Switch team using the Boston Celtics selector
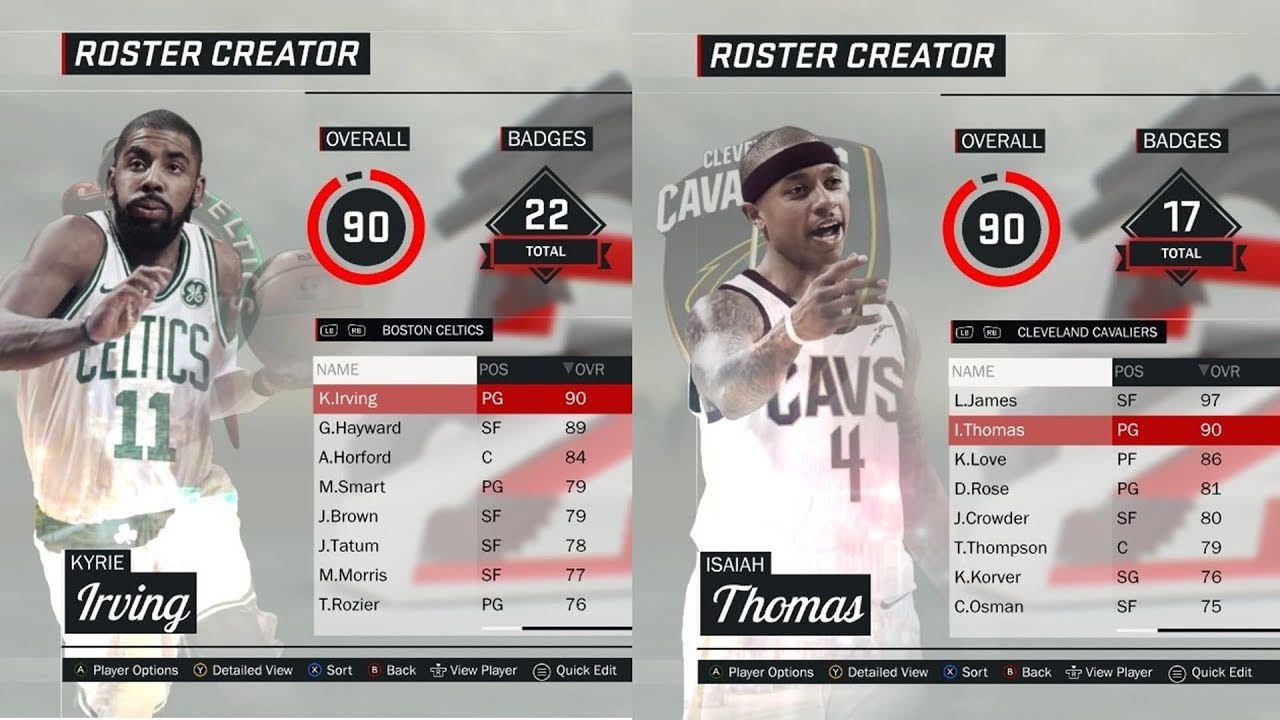The width and height of the screenshot is (1280, 720). (x=432, y=330)
